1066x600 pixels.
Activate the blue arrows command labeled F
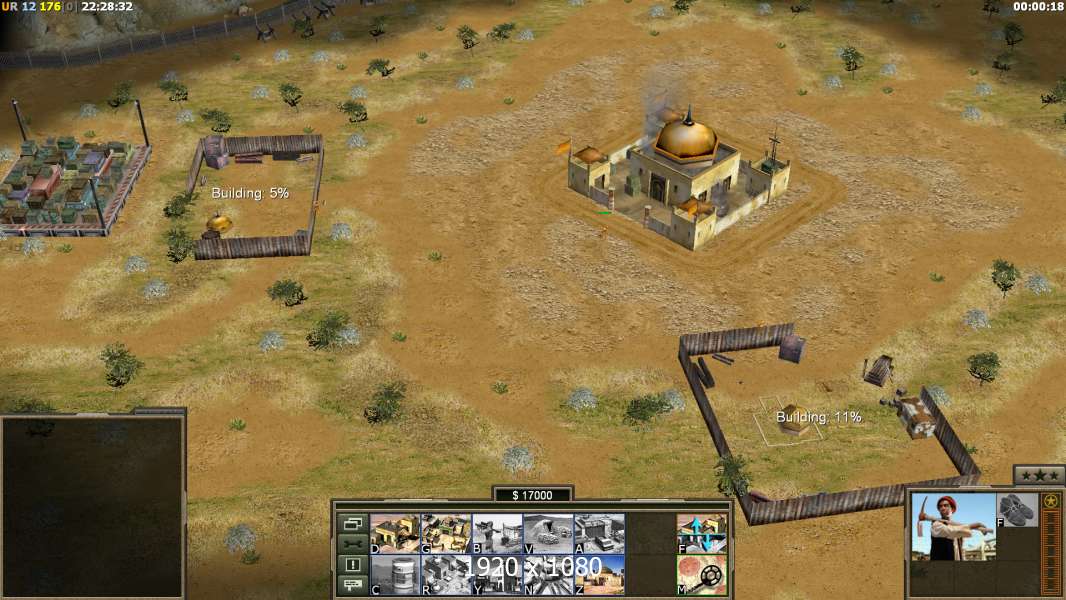[x=702, y=533]
